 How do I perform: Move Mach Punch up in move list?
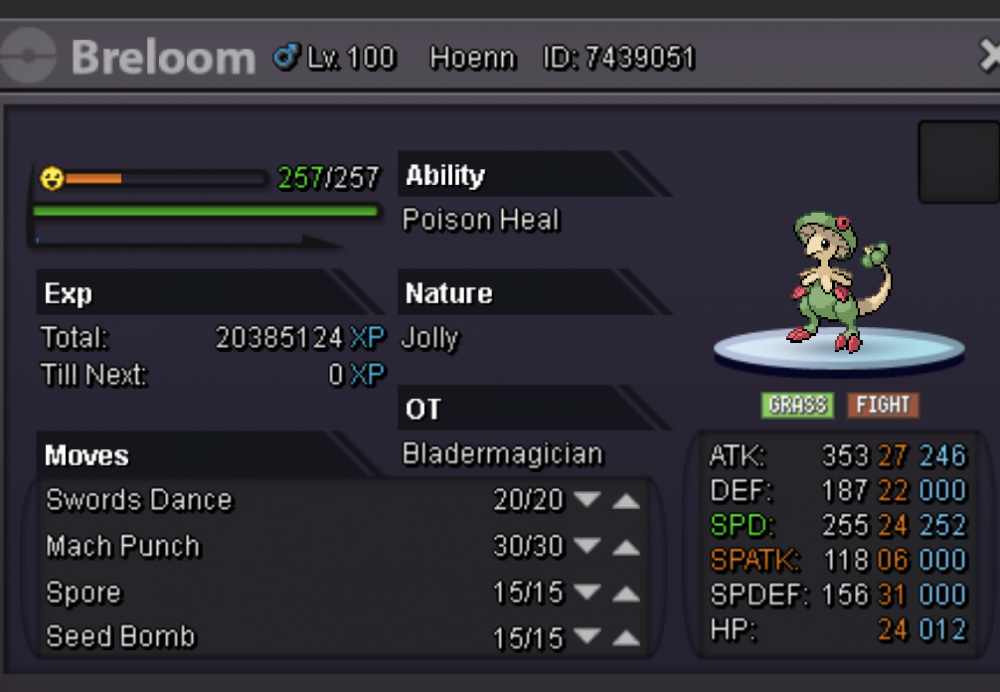coord(626,547)
